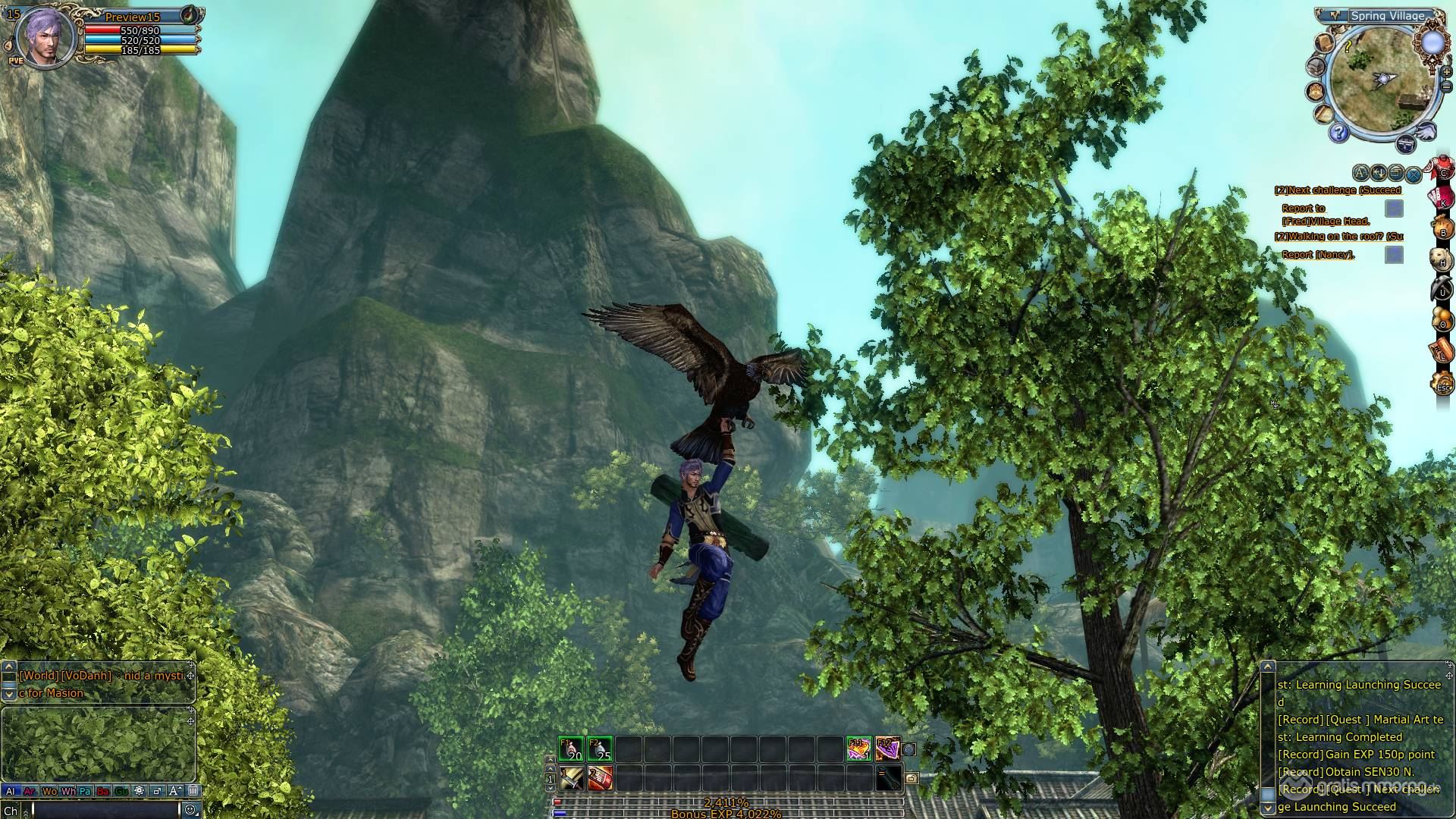The height and width of the screenshot is (819, 1456).
Task: Open the minimap help question-mark button
Action: coord(1338,134)
